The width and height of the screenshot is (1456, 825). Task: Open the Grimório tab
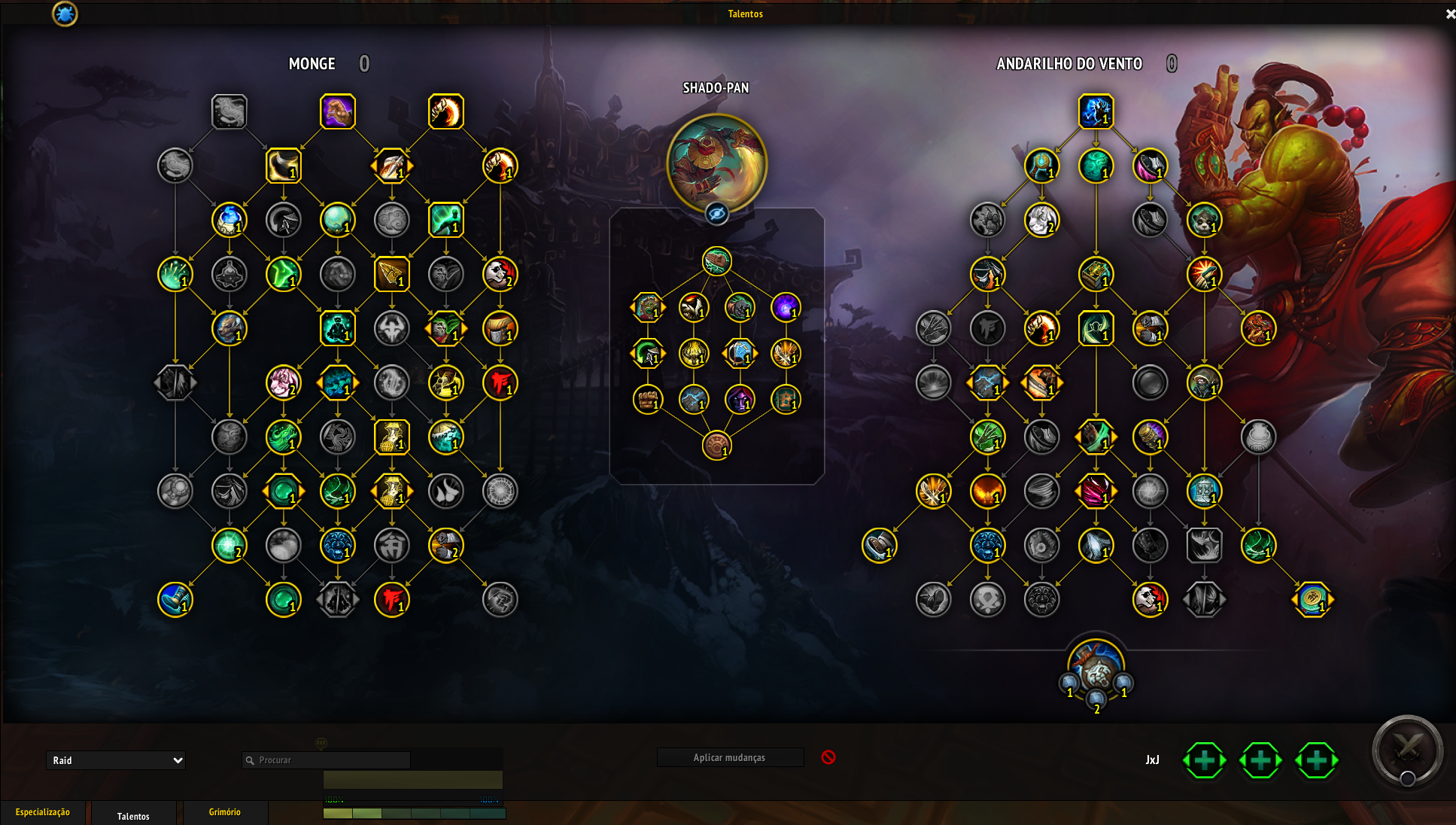click(224, 812)
